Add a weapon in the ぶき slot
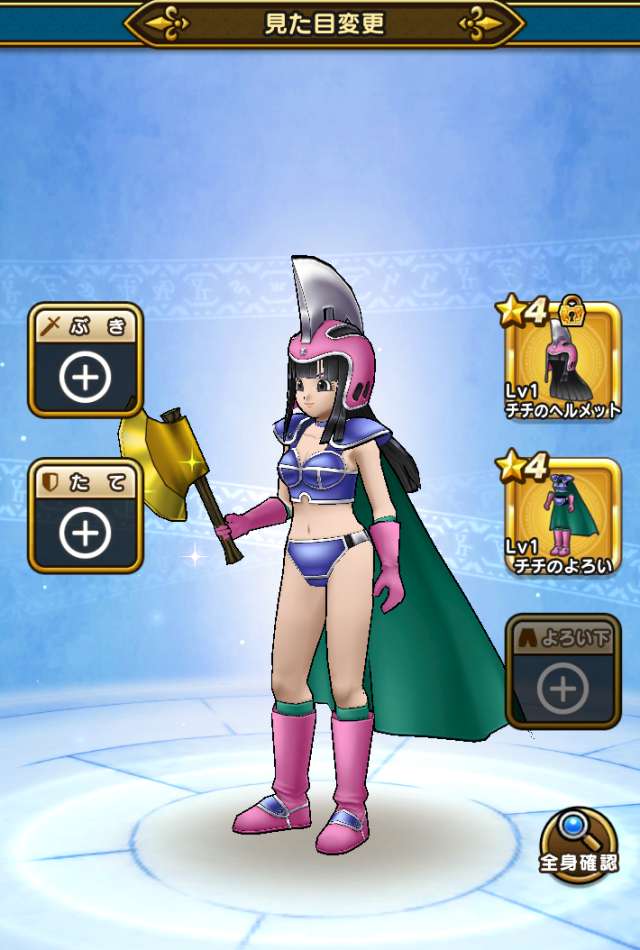This screenshot has height=950, width=640. coord(86,361)
